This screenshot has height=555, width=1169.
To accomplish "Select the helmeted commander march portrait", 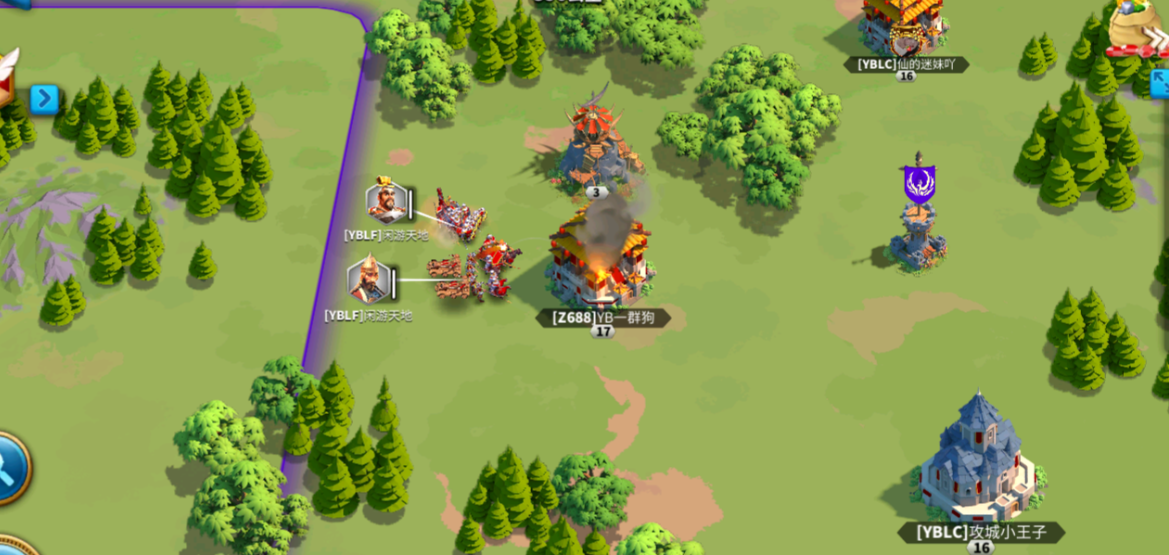I will [368, 281].
